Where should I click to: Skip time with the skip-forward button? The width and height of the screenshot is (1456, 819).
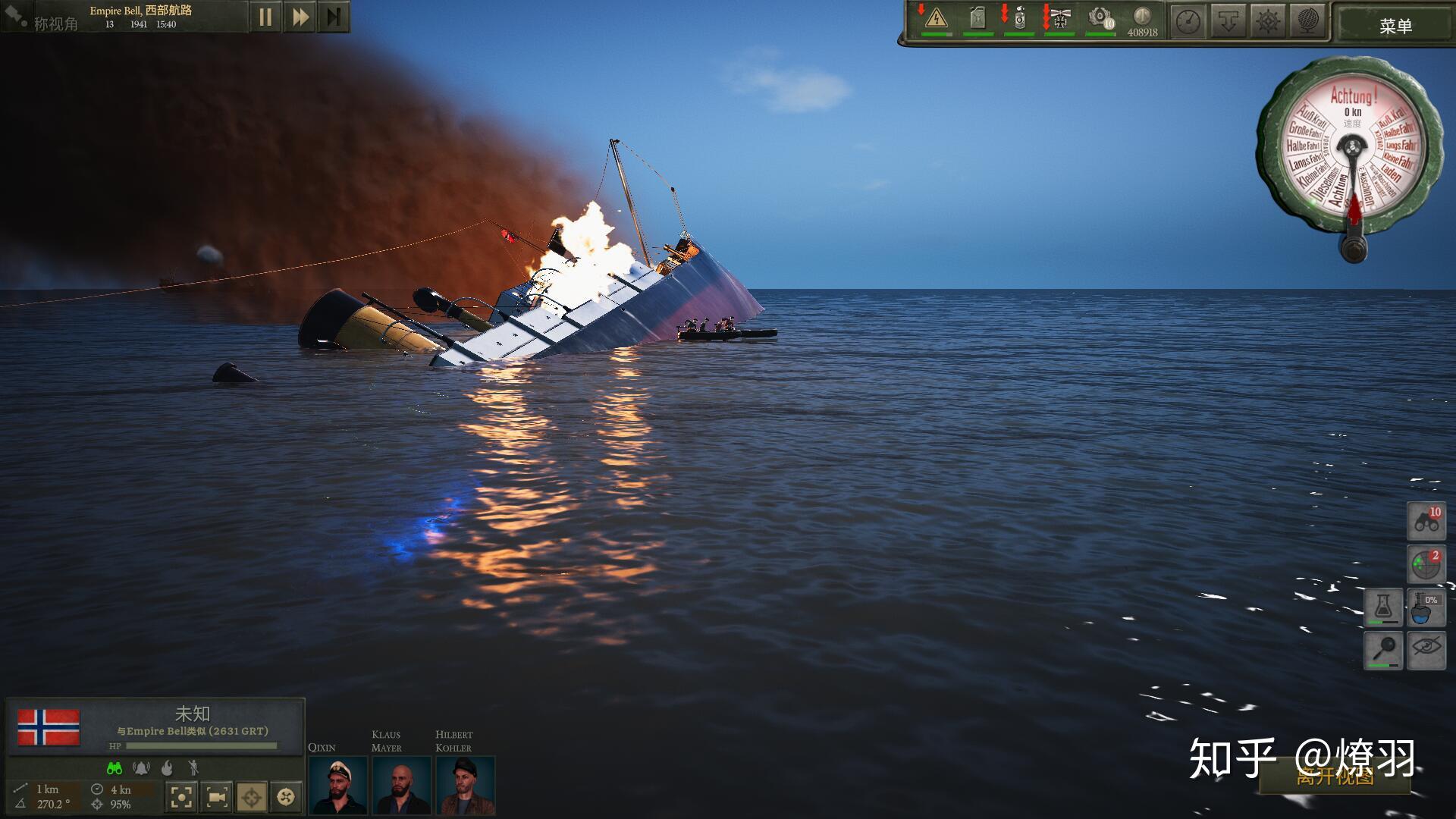(334, 17)
